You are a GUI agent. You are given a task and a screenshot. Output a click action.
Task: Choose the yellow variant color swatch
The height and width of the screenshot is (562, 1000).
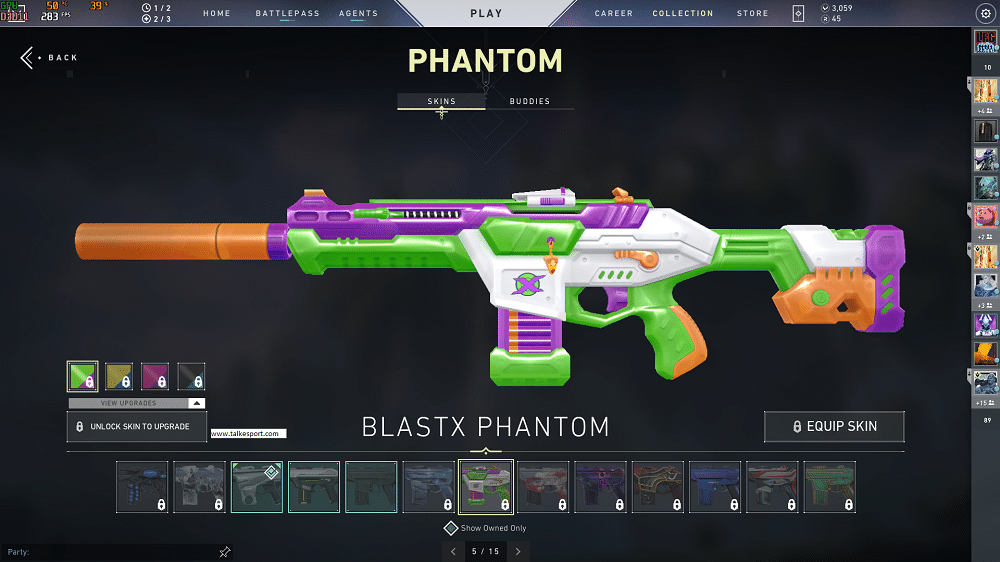[119, 376]
